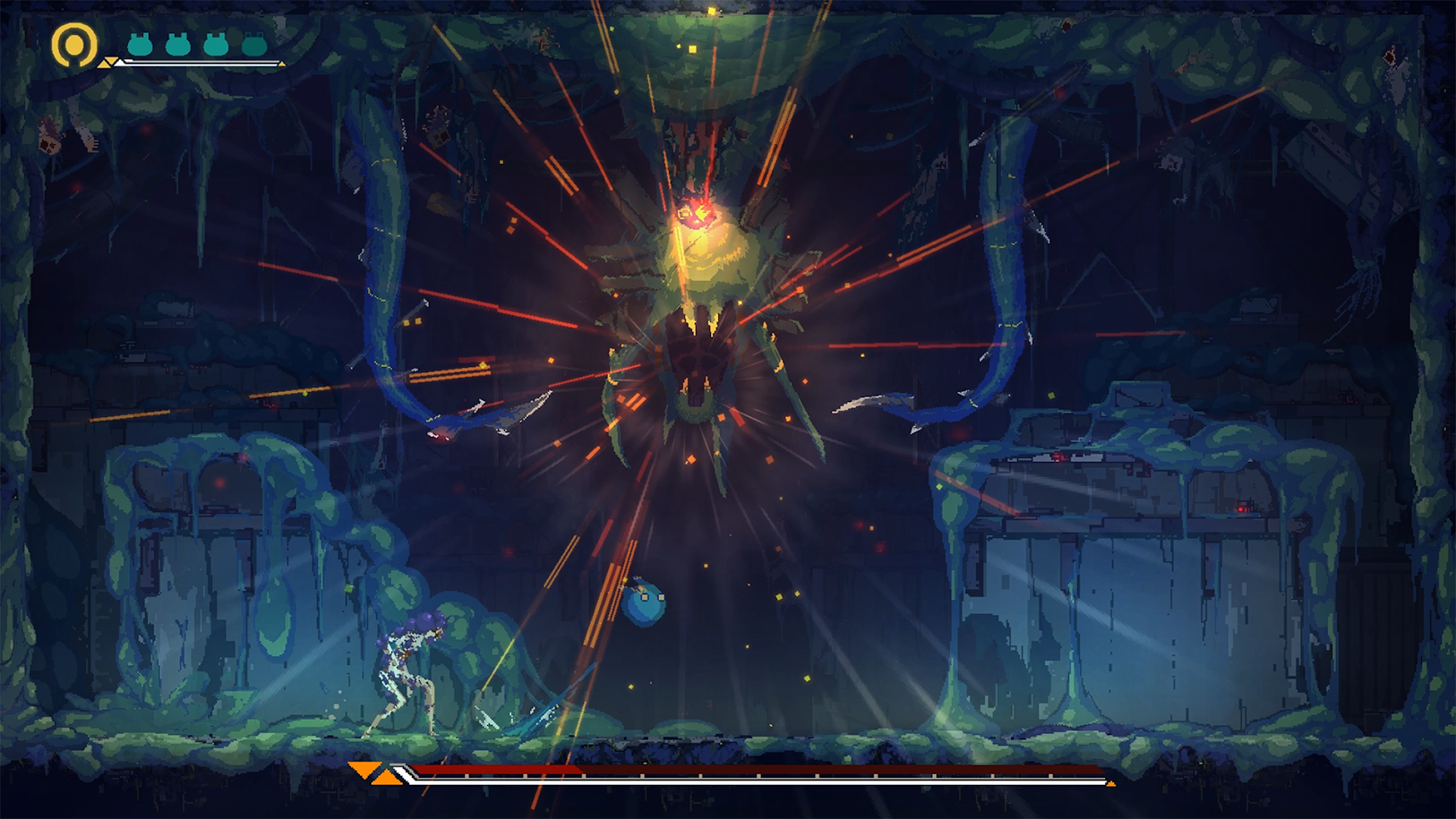Select the second teal potion flask icon
This screenshot has width=1456, height=819.
pyautogui.click(x=178, y=43)
